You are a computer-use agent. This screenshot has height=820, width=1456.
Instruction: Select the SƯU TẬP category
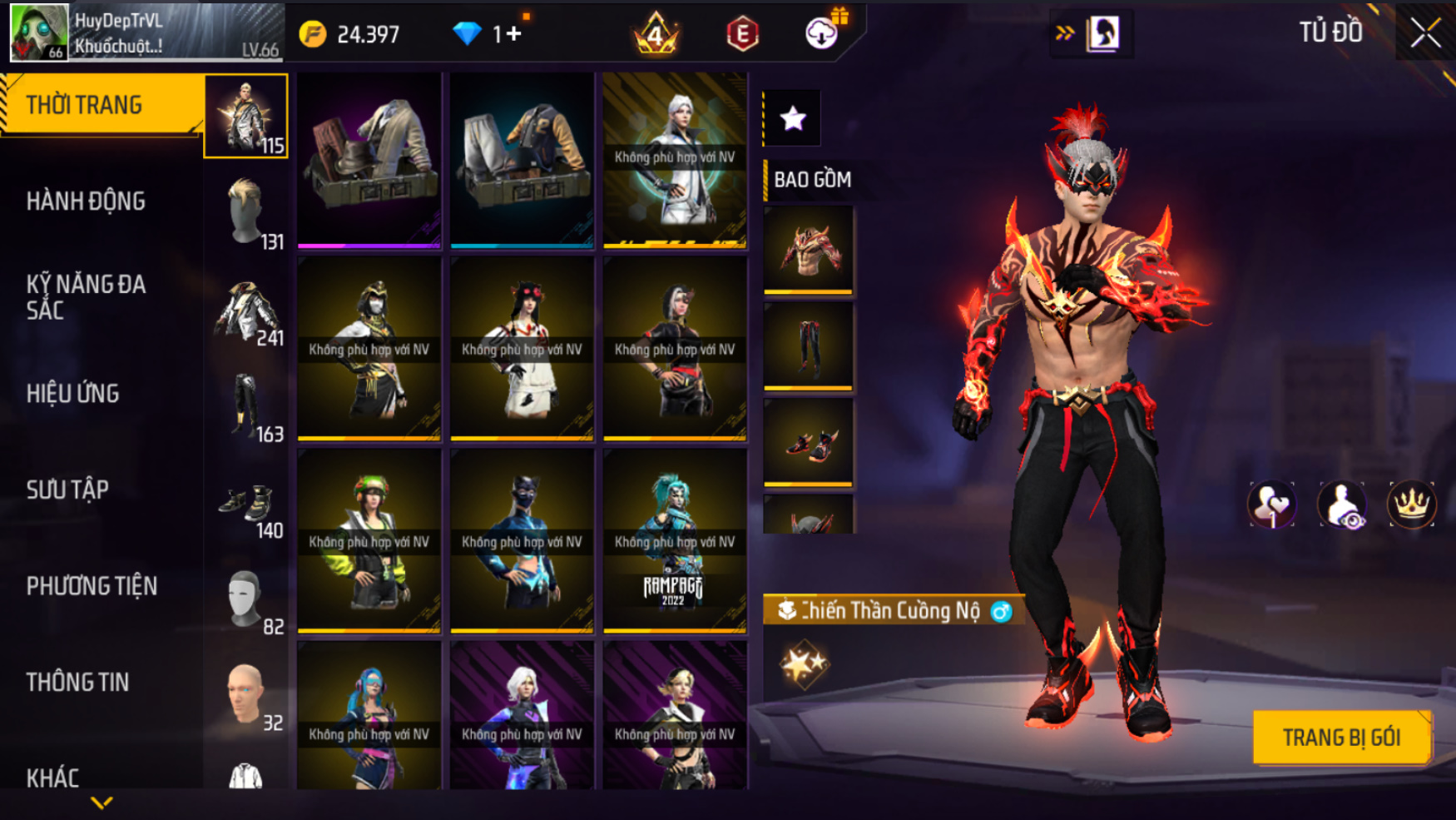click(67, 490)
